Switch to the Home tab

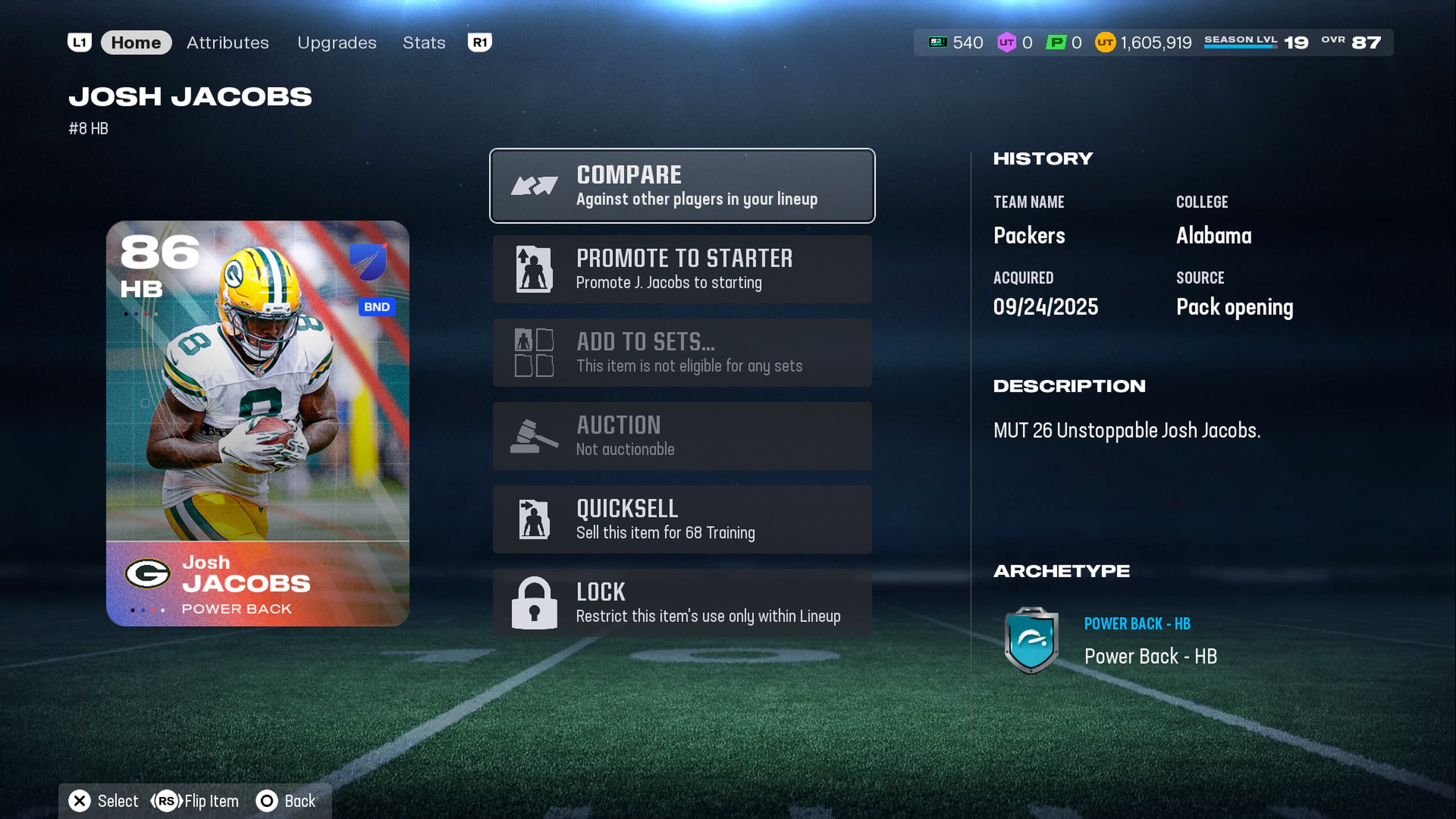click(136, 42)
